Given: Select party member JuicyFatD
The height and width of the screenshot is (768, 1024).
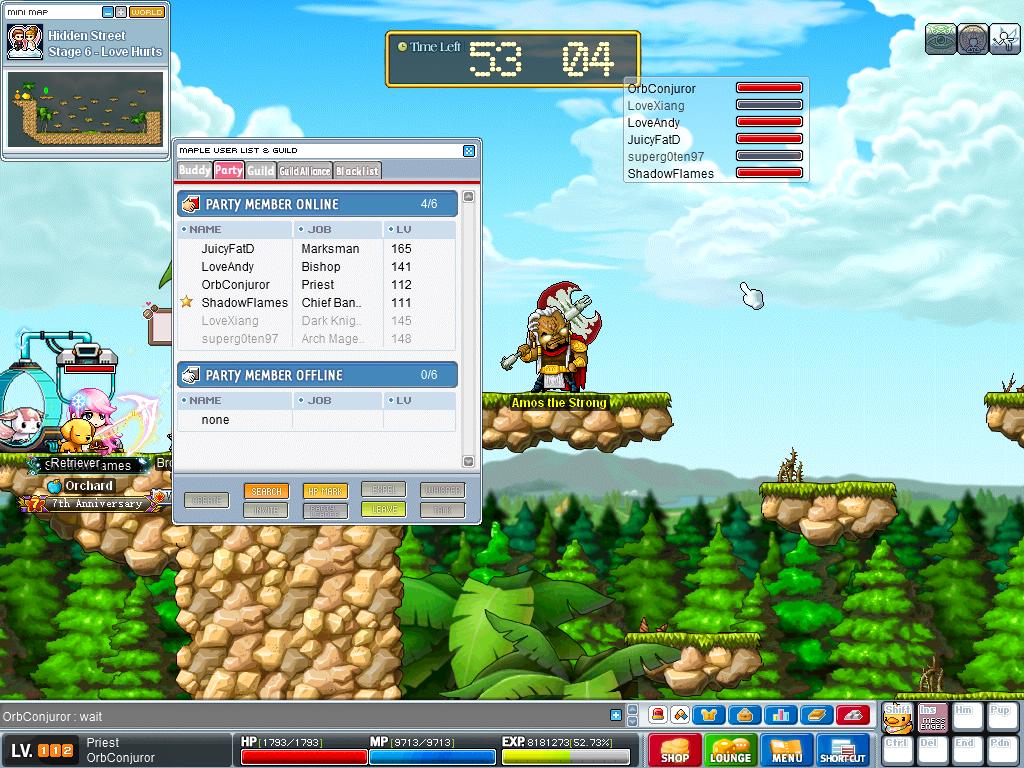Looking at the screenshot, I should (x=228, y=249).
